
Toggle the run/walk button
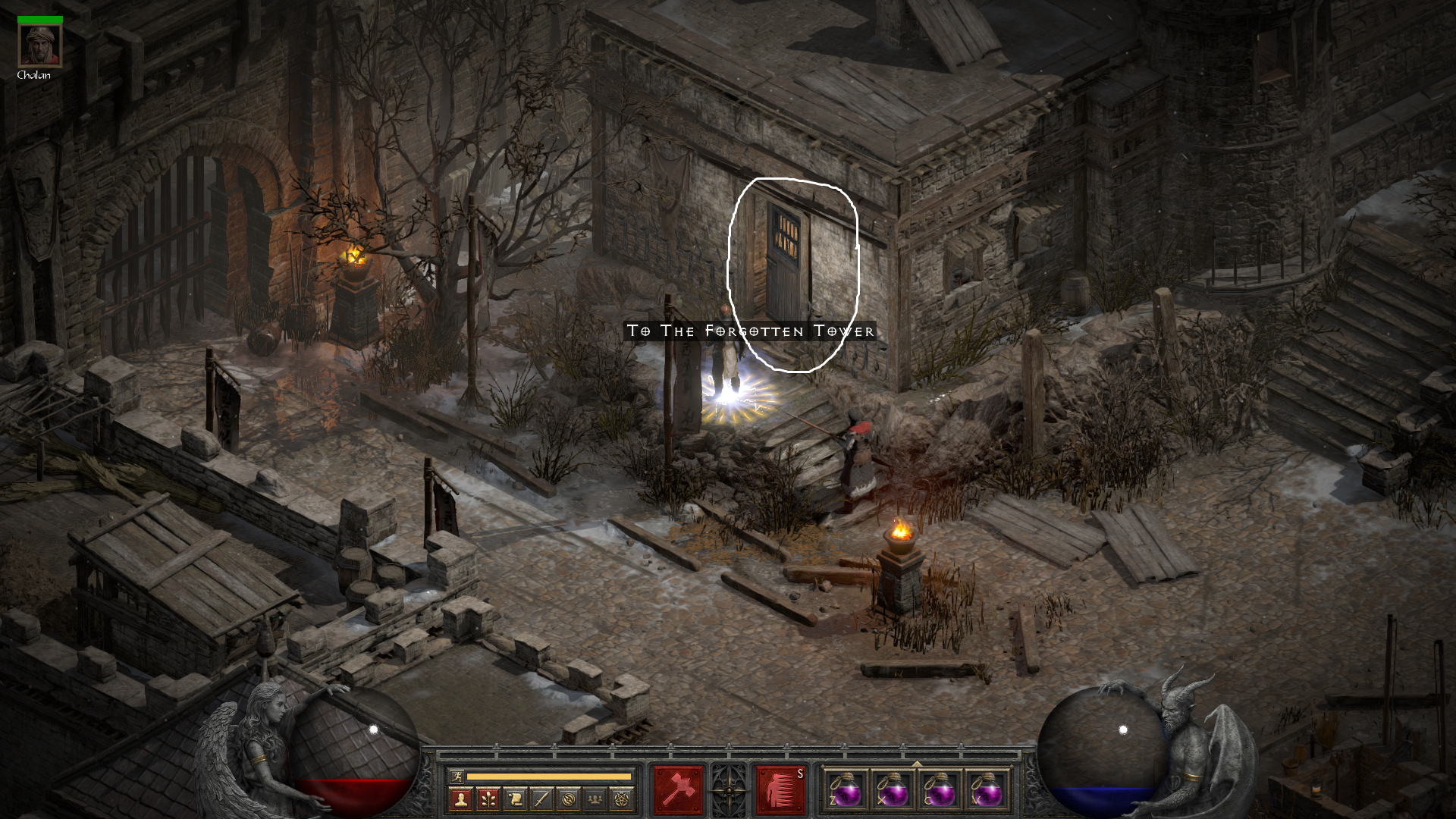pyautogui.click(x=457, y=776)
